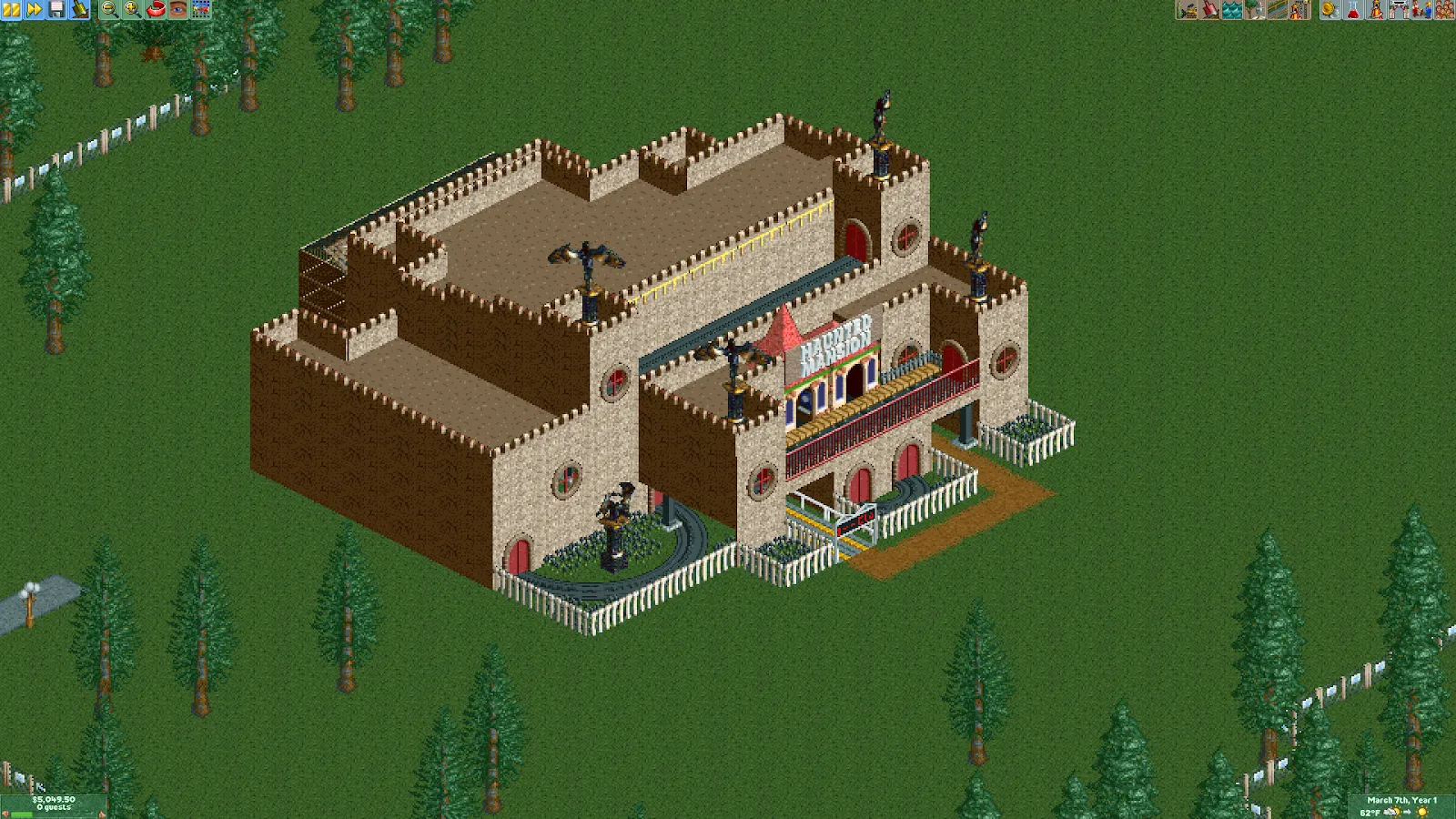Zoom out with the minus magnifier
This screenshot has height=819, width=1456.
[109, 9]
